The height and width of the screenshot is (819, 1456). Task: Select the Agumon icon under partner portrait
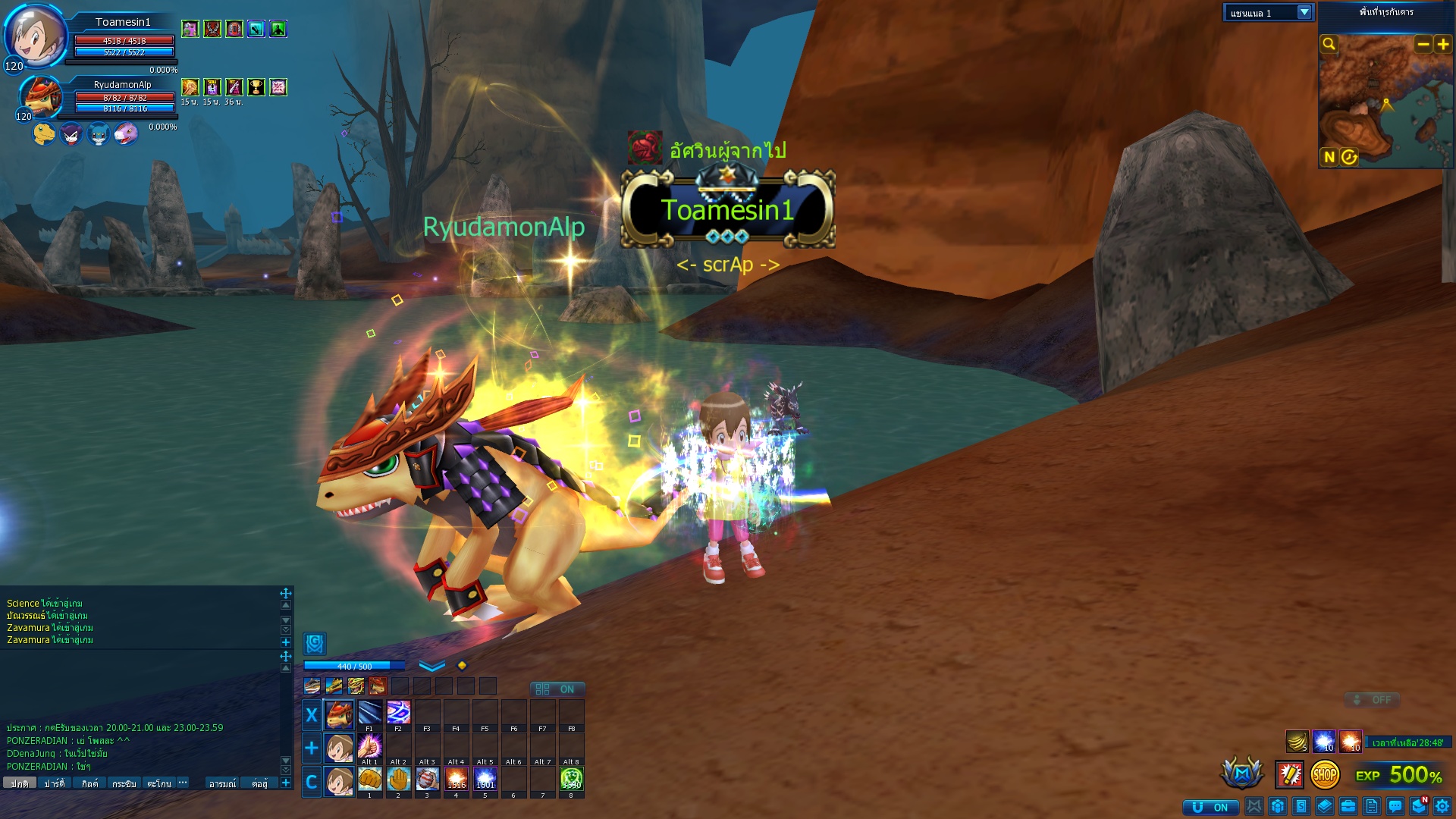coord(44,134)
